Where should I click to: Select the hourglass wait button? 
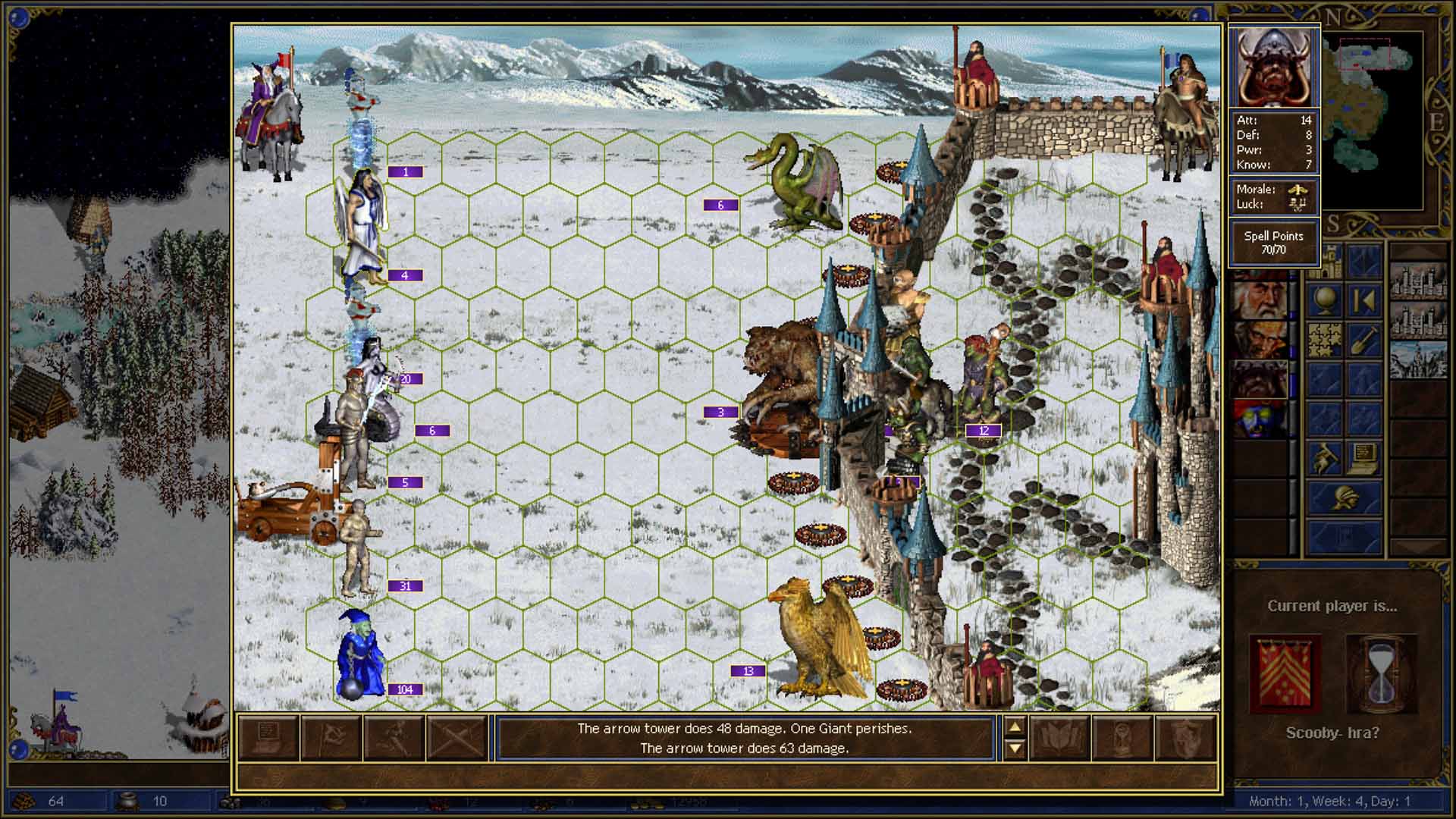tap(1123, 737)
